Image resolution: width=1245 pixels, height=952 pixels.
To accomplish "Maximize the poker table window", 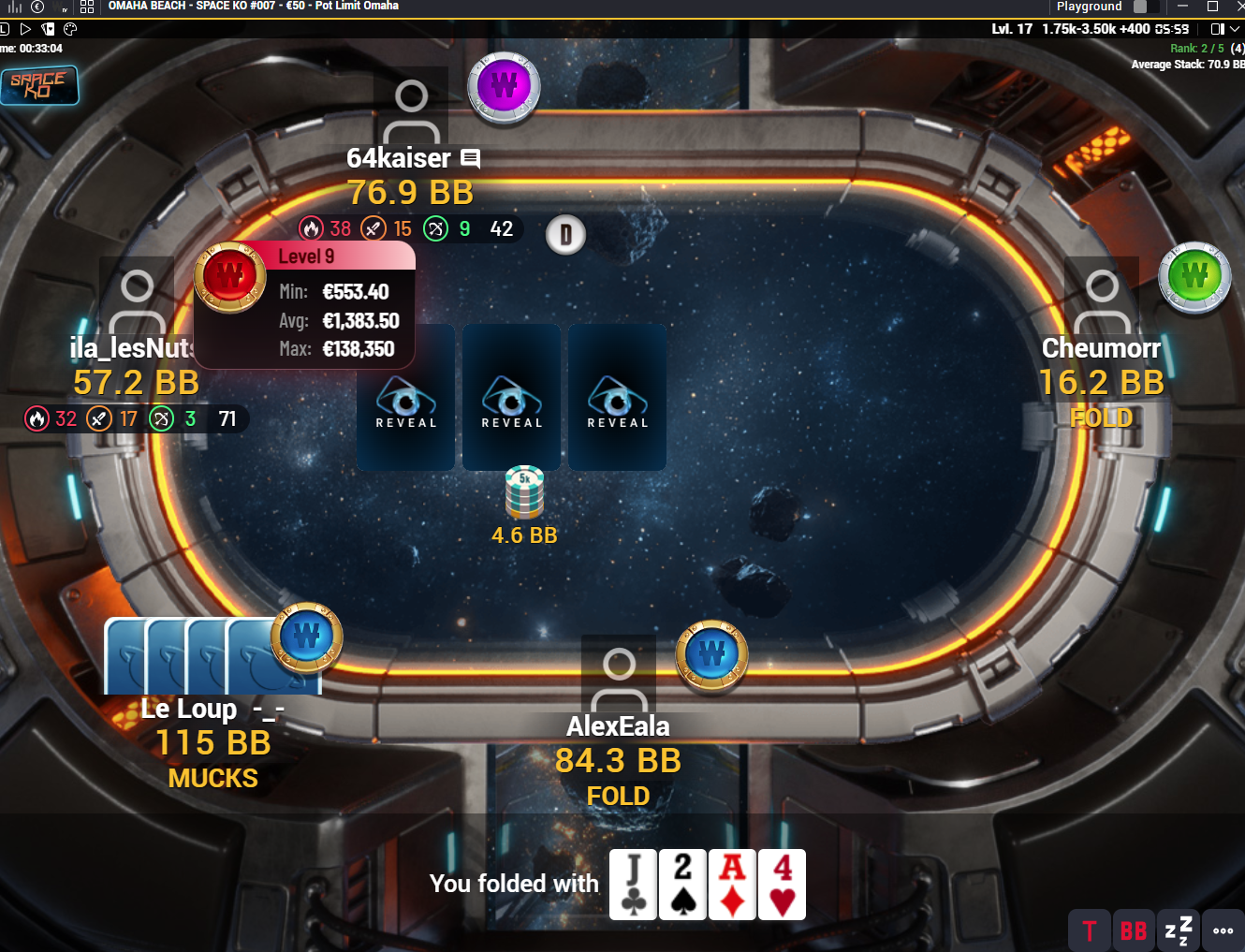I will tap(1212, 7).
